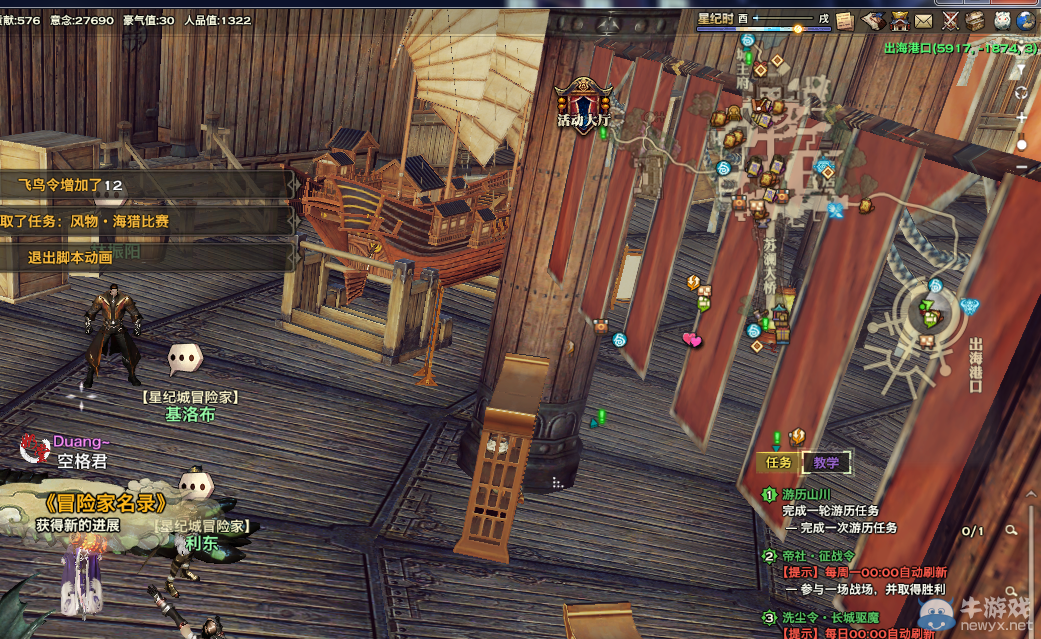This screenshot has height=639, width=1041.
Task: Toggle the minimap funnel filter icon
Action: point(1020,70)
